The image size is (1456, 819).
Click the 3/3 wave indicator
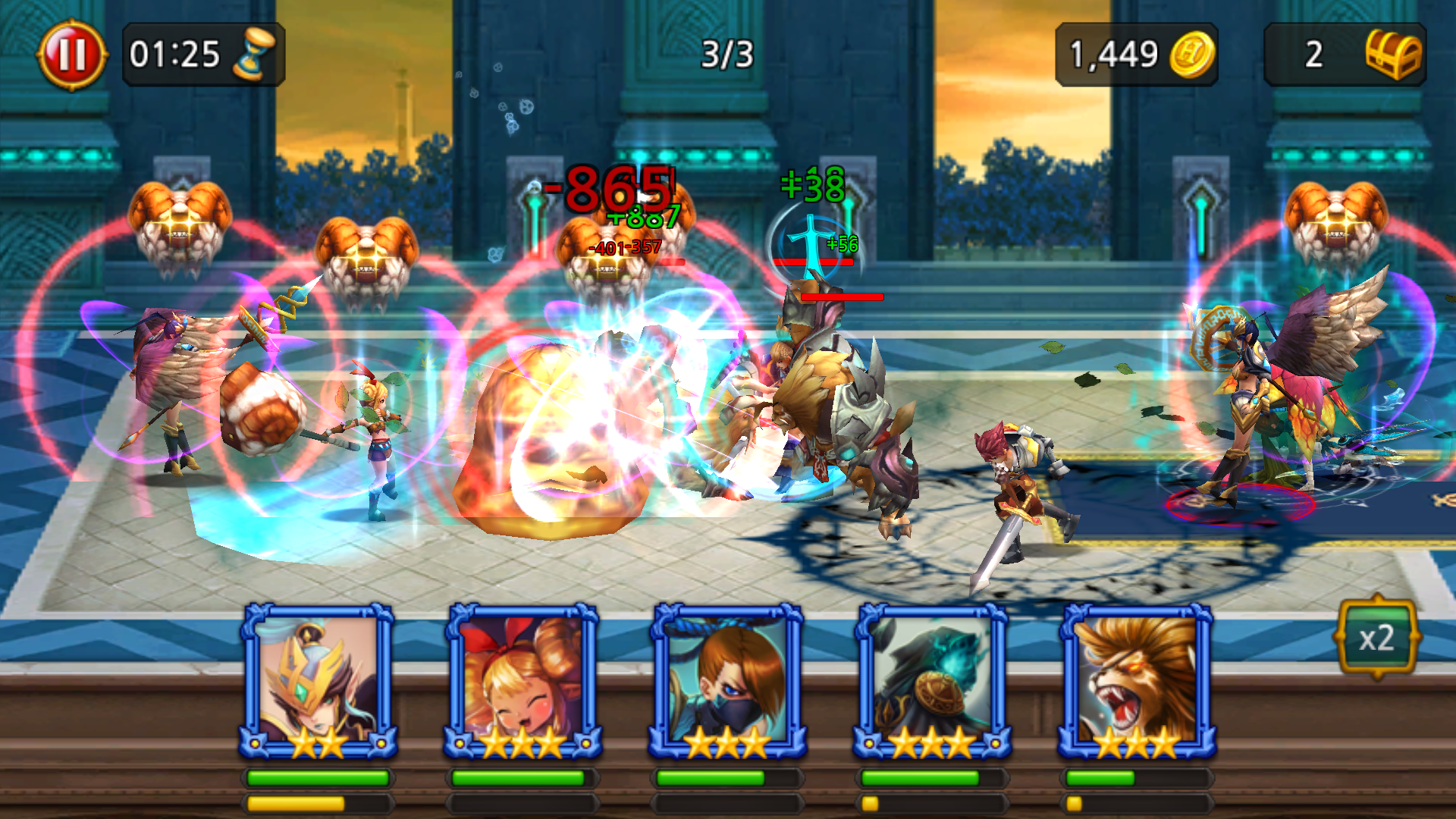726,53
